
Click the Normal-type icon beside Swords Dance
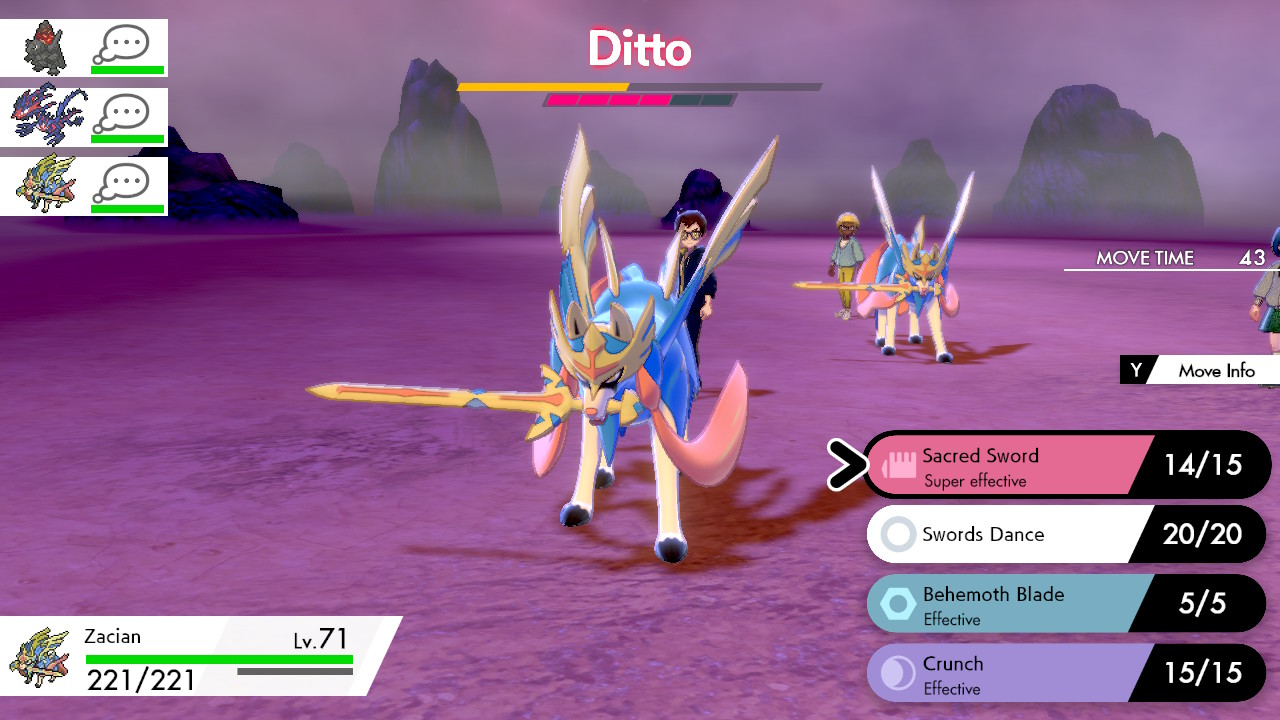(896, 534)
